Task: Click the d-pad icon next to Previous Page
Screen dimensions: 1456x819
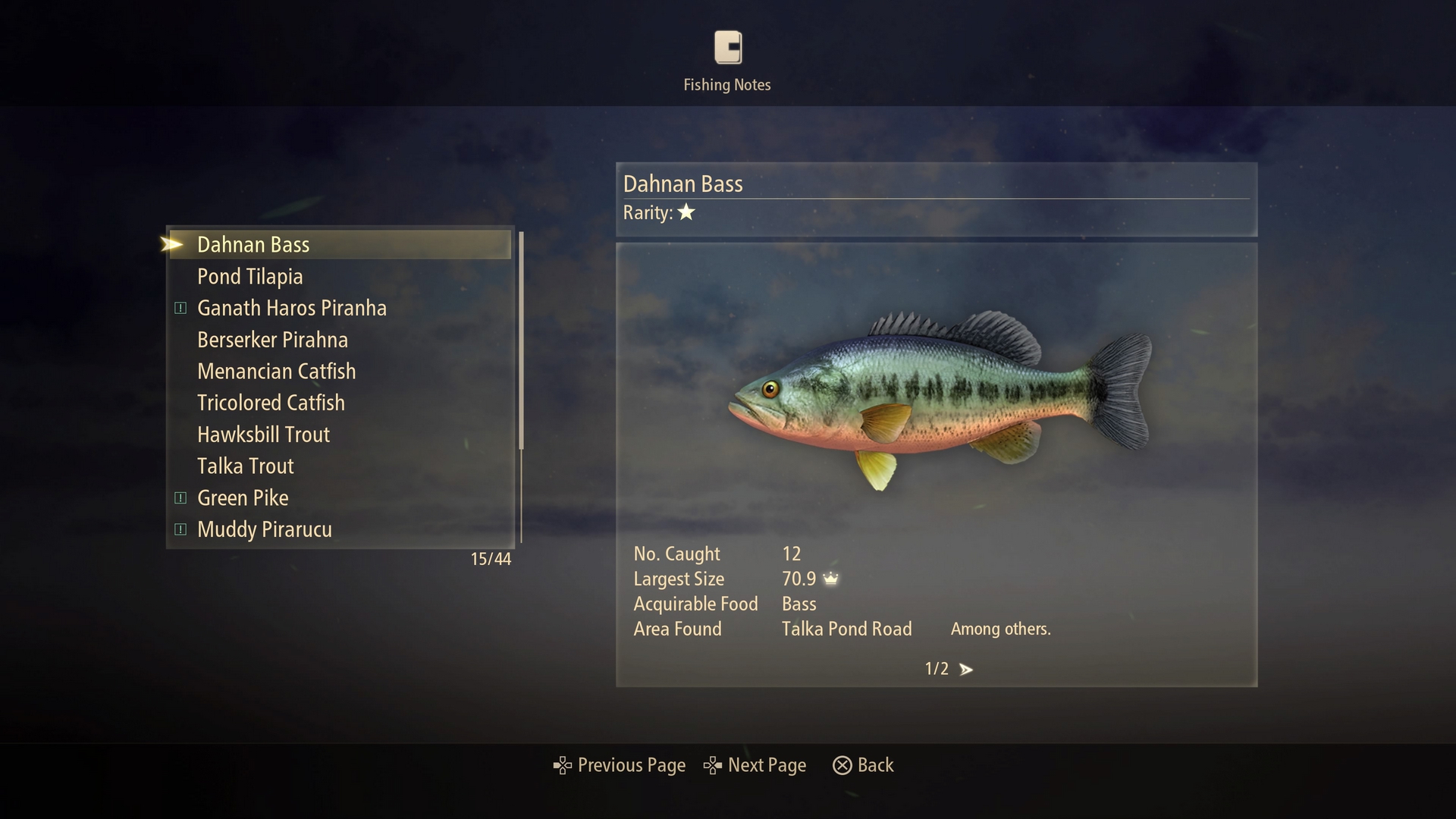Action: [562, 765]
